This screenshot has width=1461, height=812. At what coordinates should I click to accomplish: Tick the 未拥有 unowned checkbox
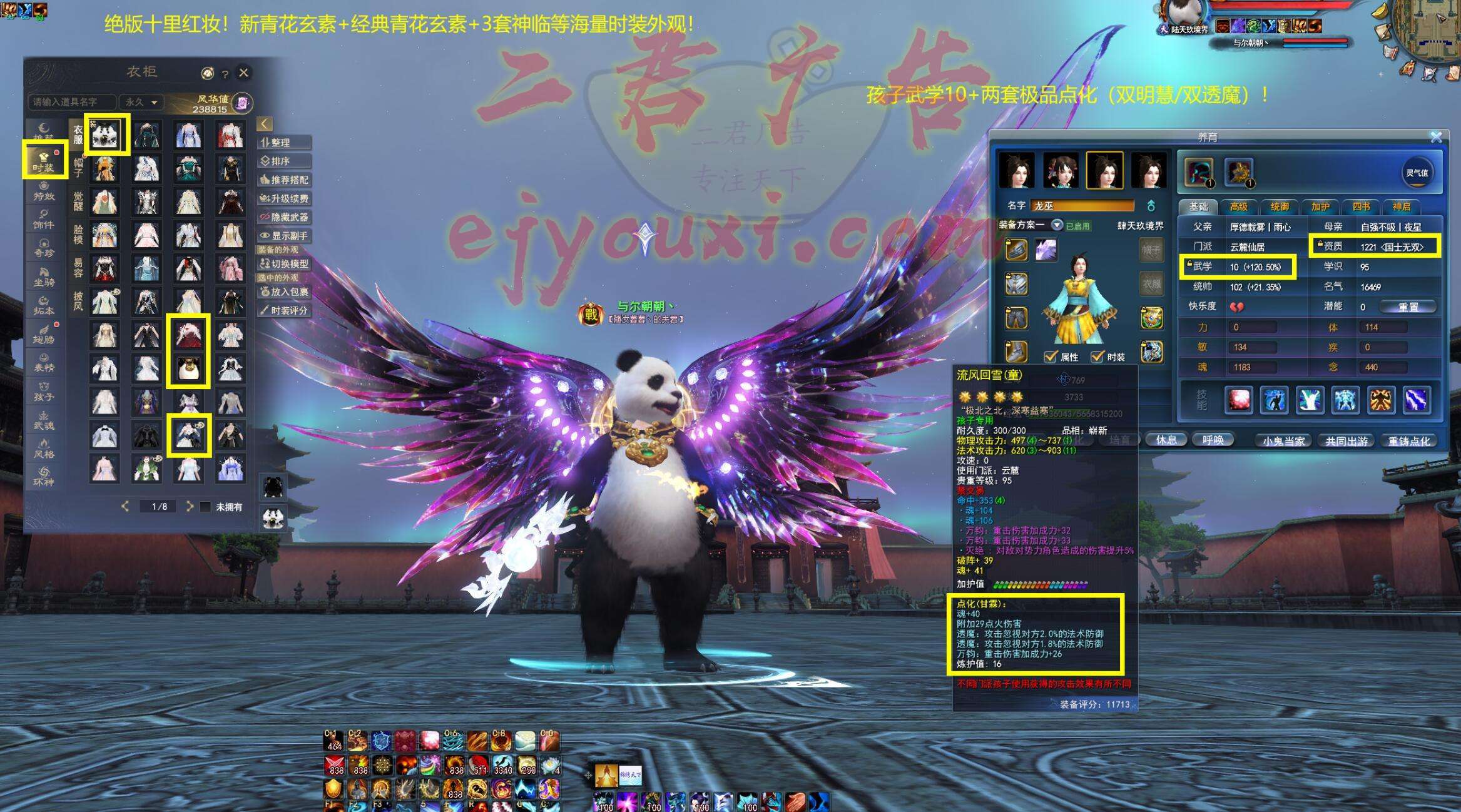(205, 507)
